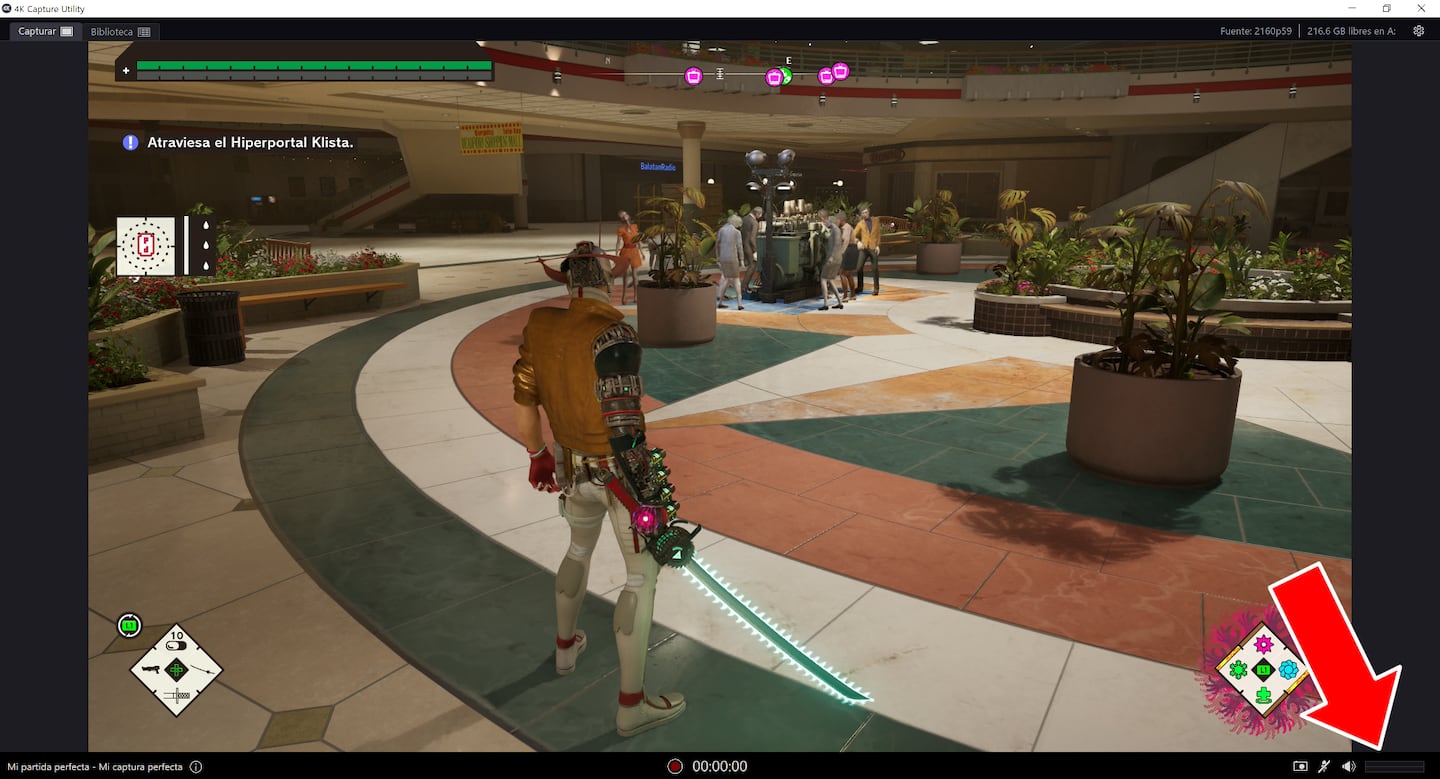Open the Capturar tab
This screenshot has width=1440, height=779.
45,32
